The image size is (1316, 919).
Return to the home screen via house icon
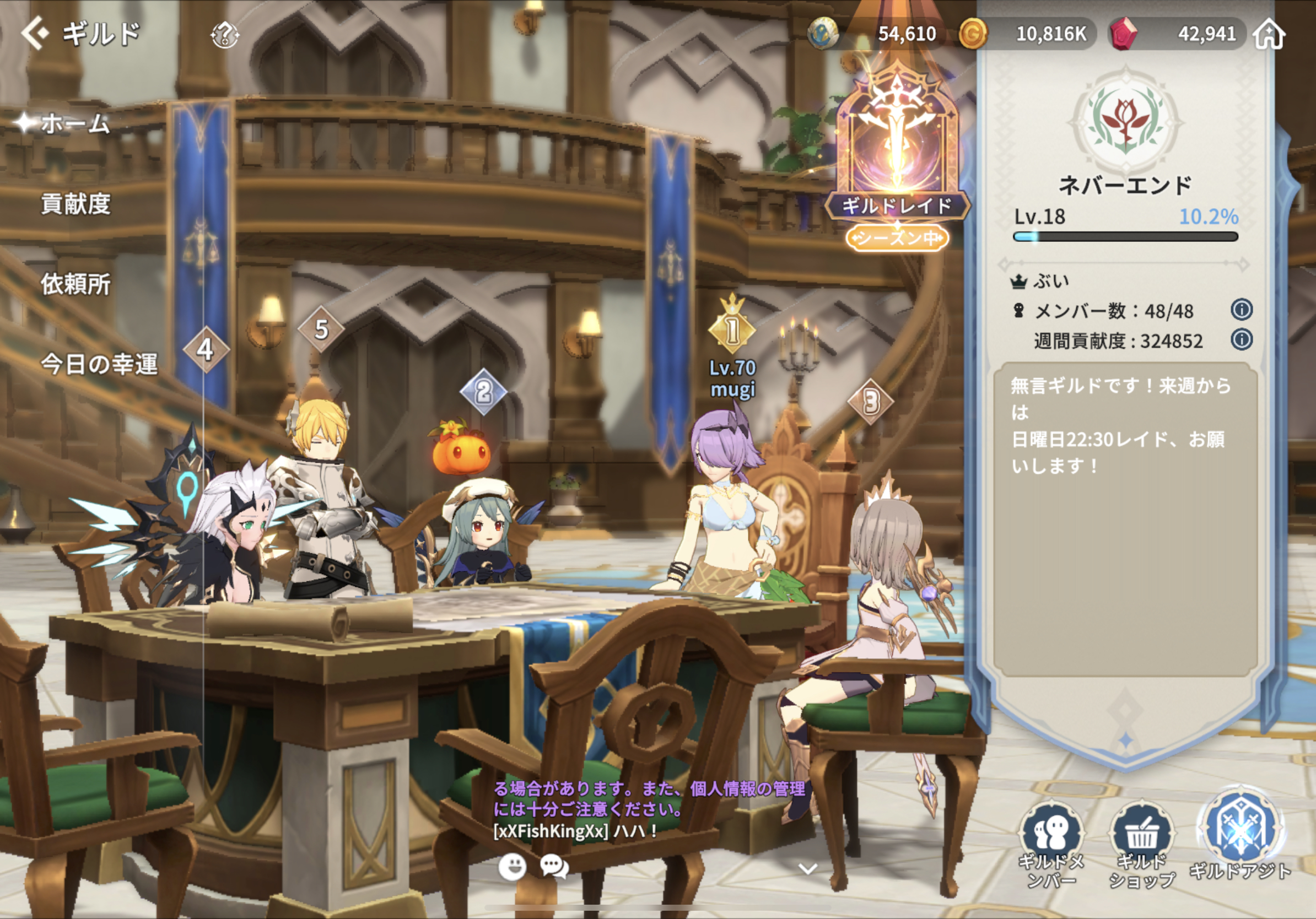[1269, 34]
